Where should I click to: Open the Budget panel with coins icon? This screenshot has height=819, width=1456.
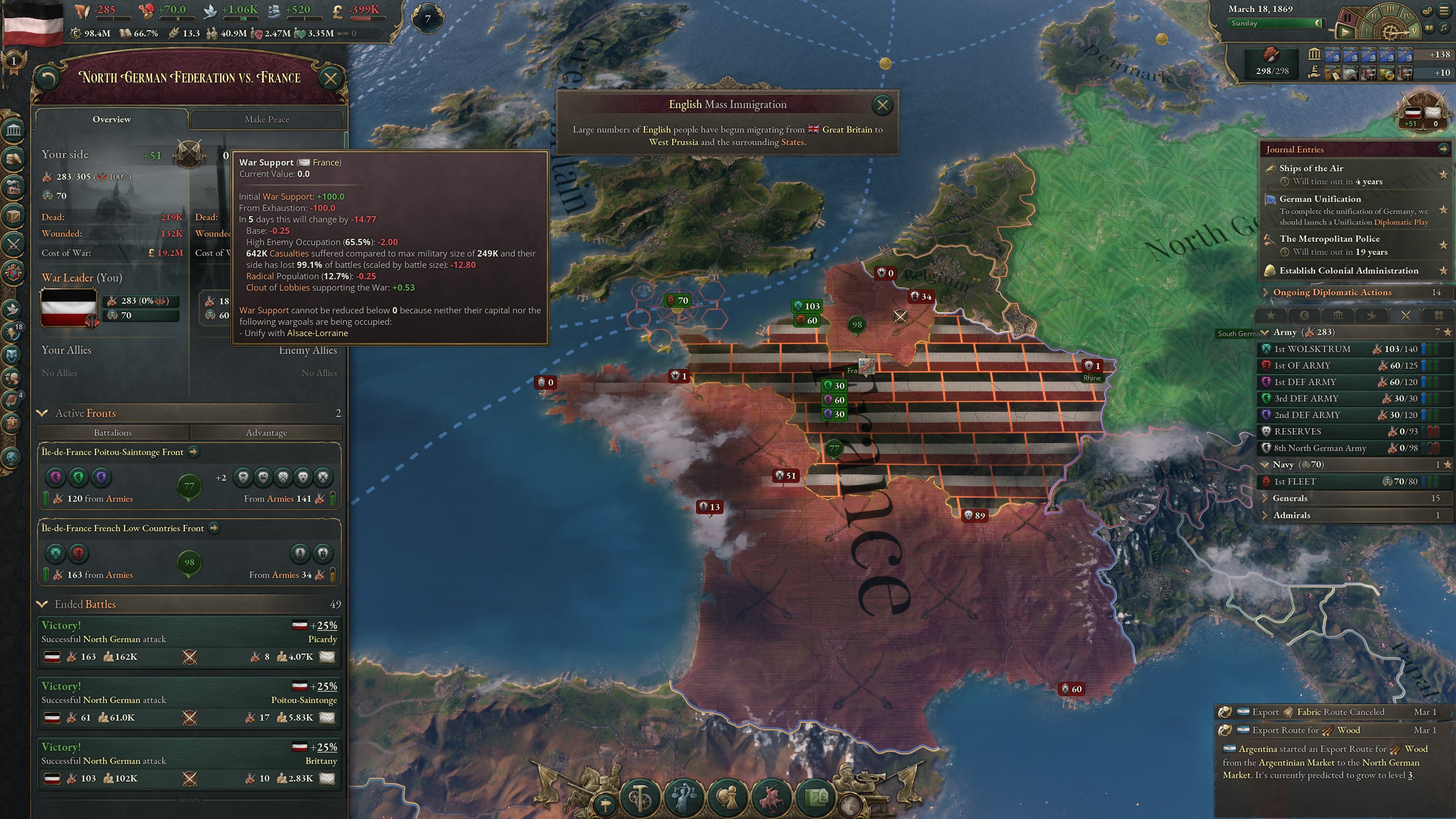click(13, 158)
